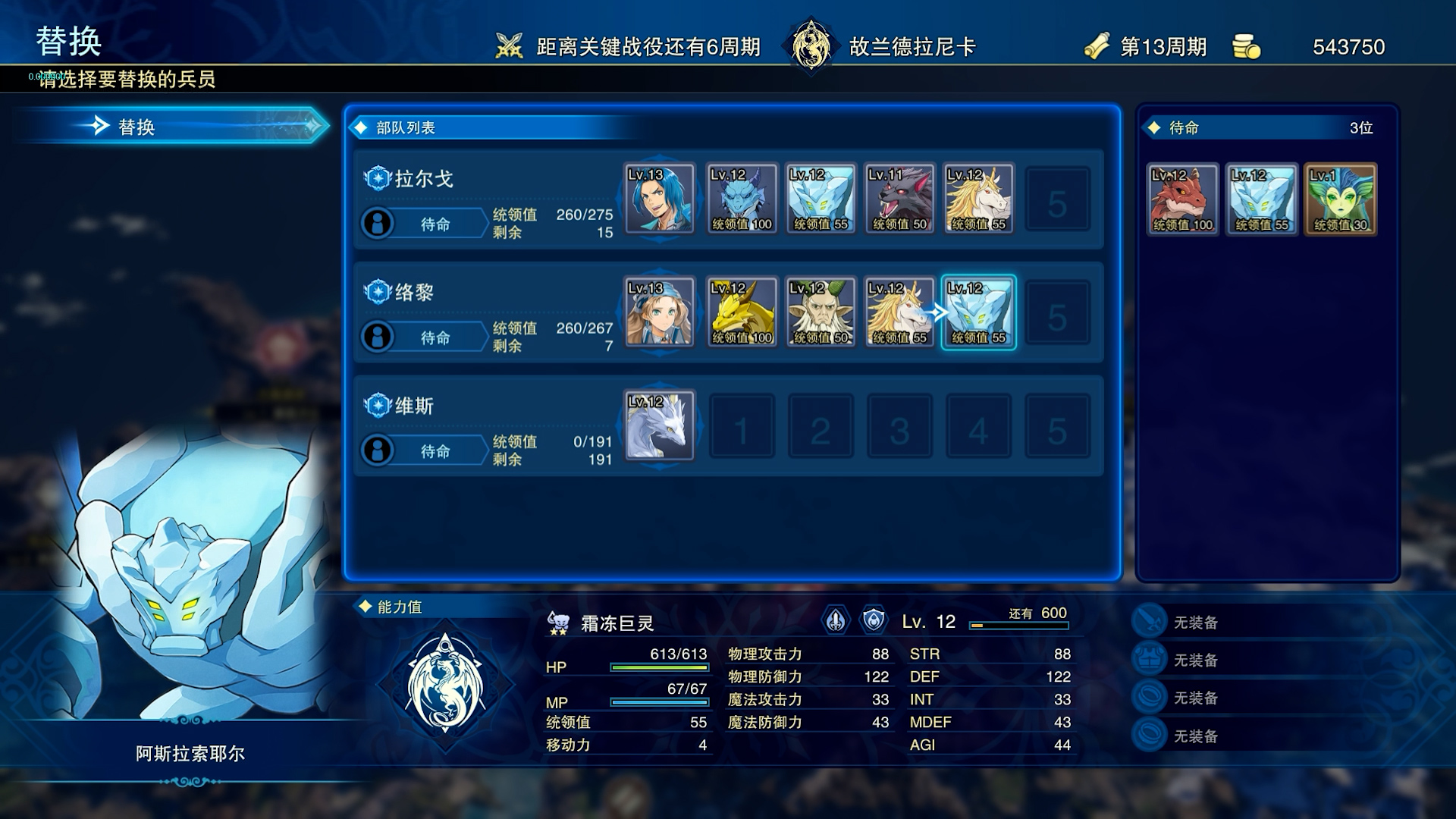The height and width of the screenshot is (819, 1456).
Task: Pick the black wolf unit in 拉尔戈's squad
Action: coord(899,198)
